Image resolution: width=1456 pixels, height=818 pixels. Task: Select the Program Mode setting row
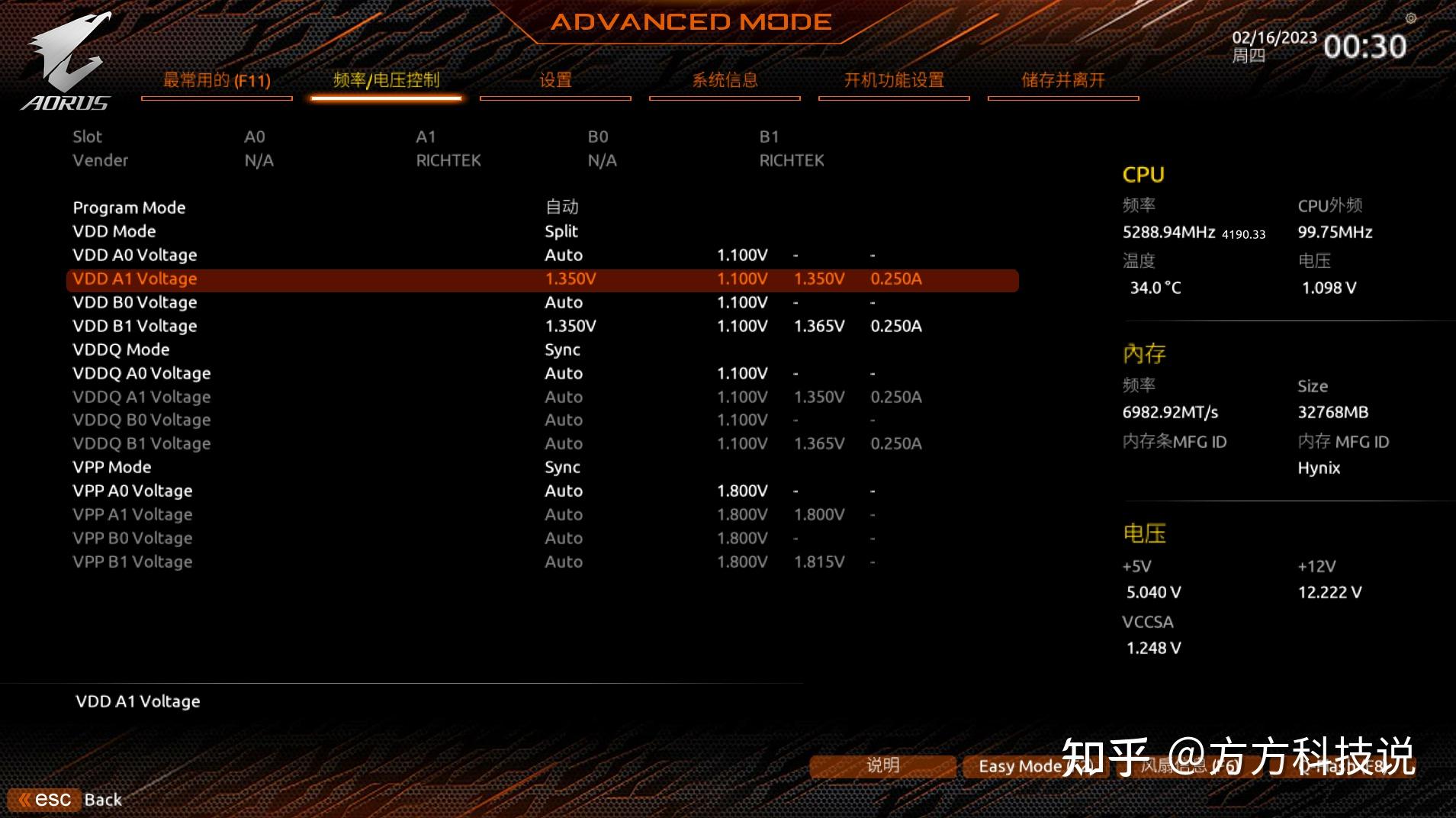pos(130,208)
